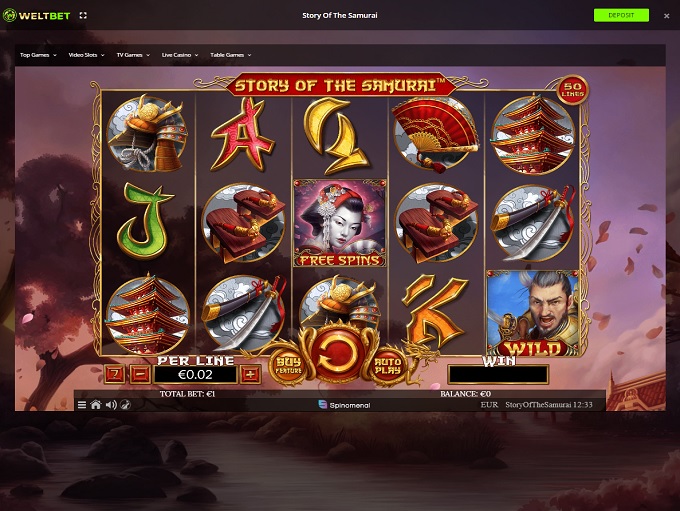
Task: Click the 50 Lines badge
Action: 572,90
